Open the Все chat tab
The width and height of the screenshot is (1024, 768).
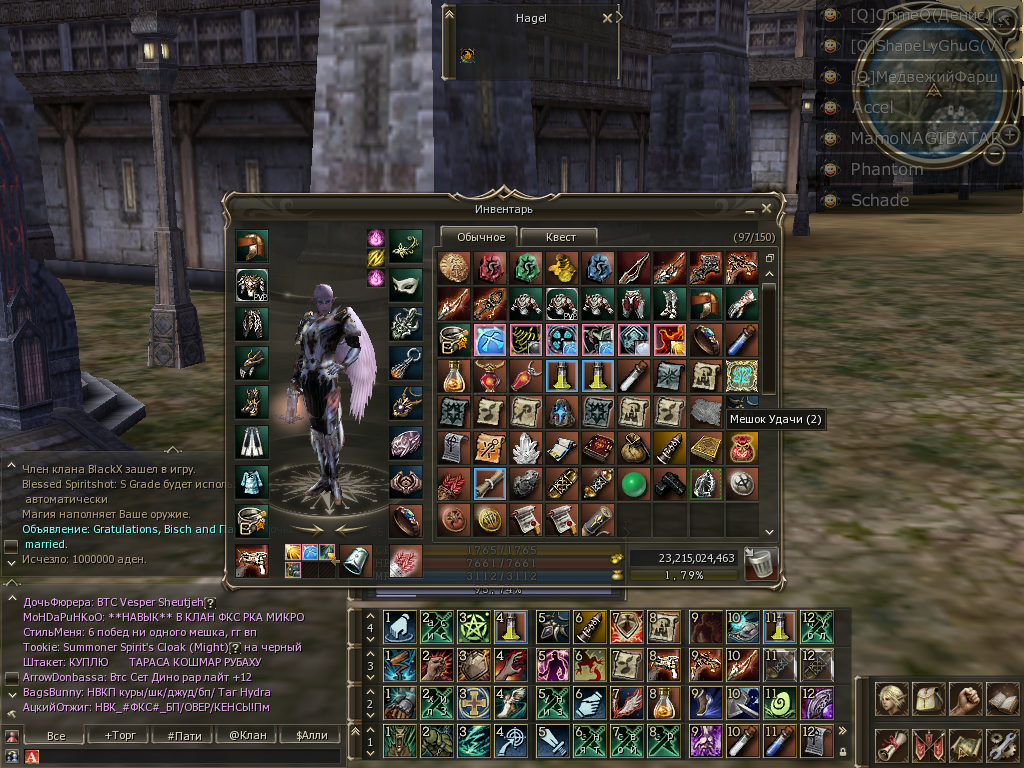56,736
